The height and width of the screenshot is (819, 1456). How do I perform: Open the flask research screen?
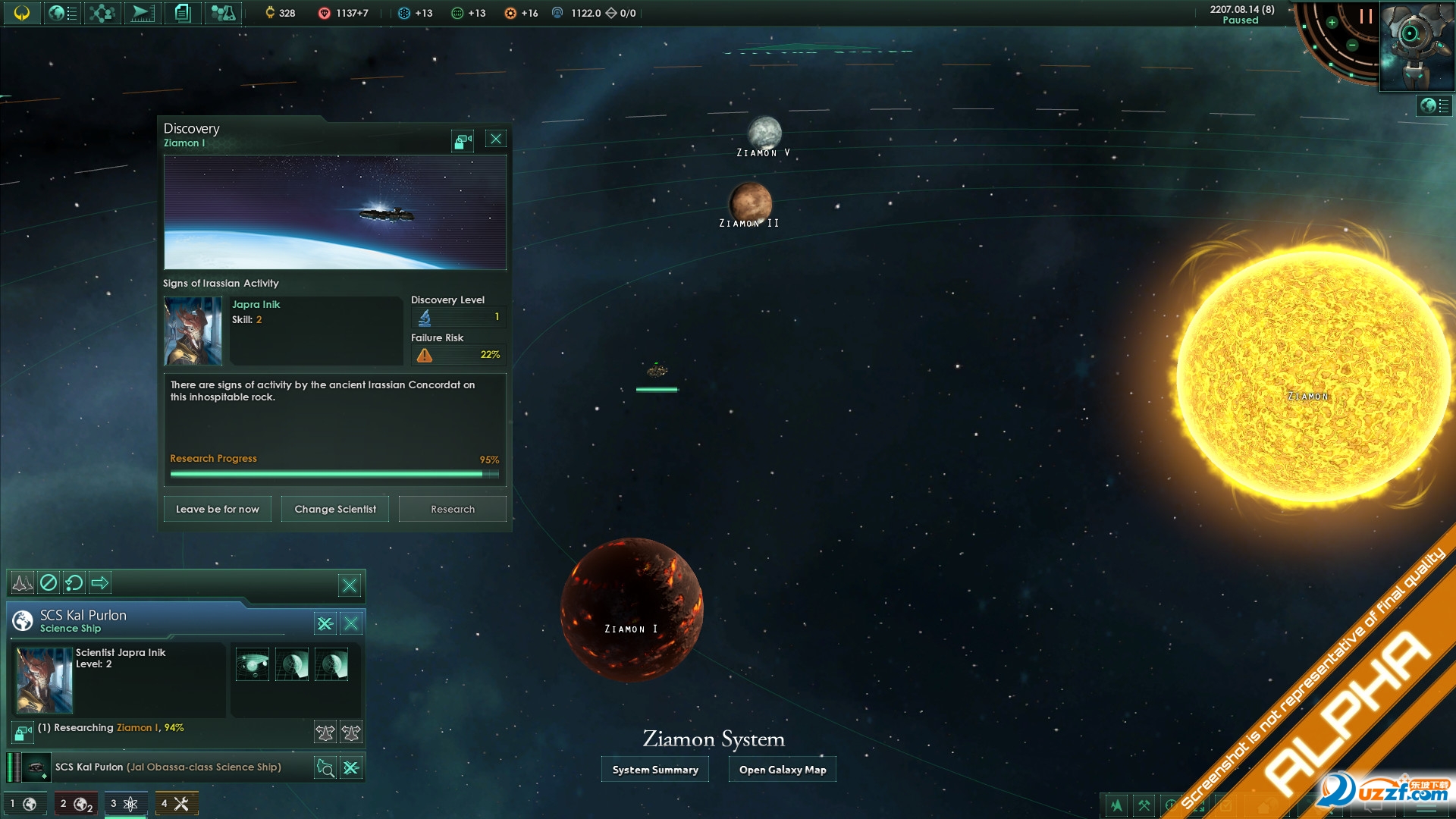click(222, 13)
